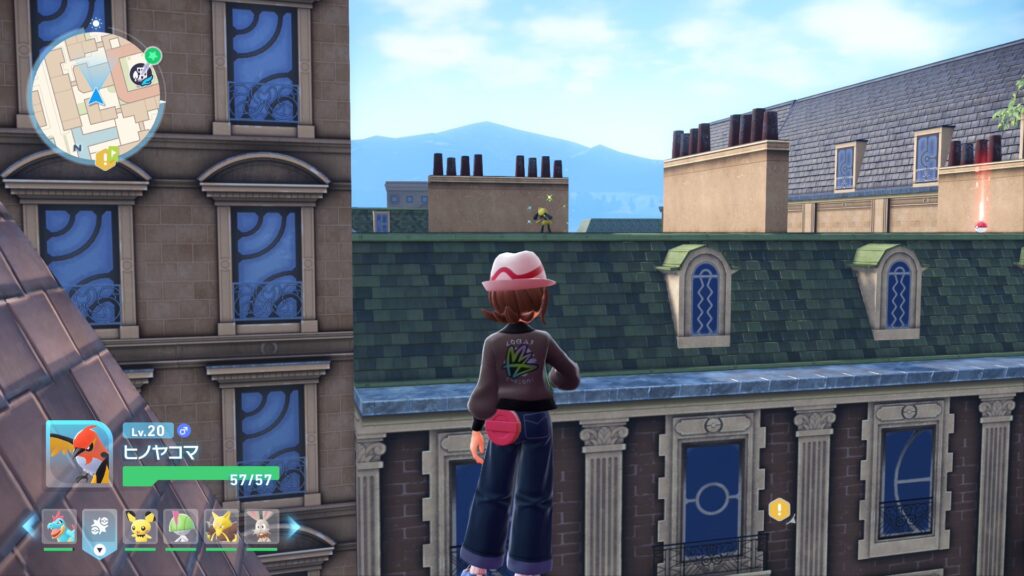Select Ralts from the party bar
This screenshot has width=1024, height=576.
coord(181,526)
